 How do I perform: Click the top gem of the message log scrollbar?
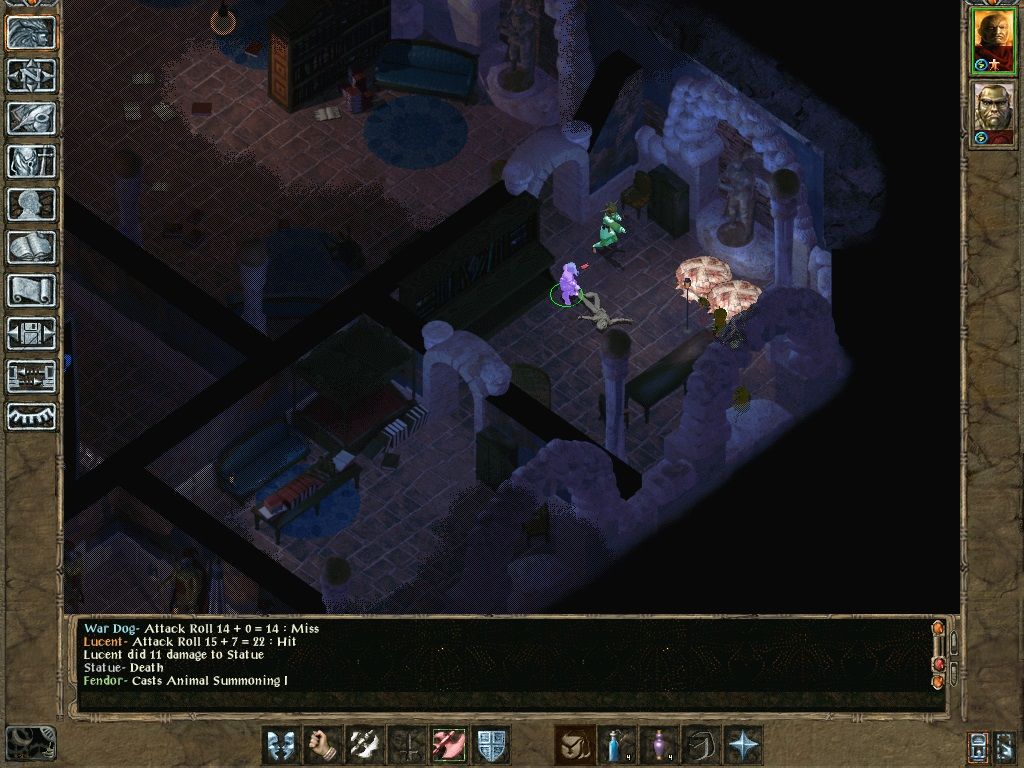tap(937, 629)
